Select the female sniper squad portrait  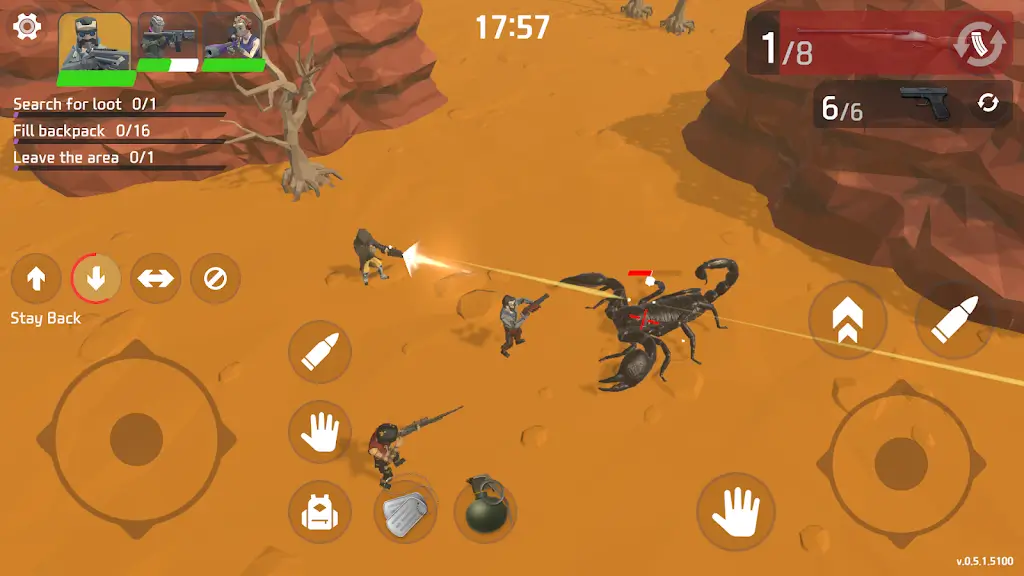233,41
